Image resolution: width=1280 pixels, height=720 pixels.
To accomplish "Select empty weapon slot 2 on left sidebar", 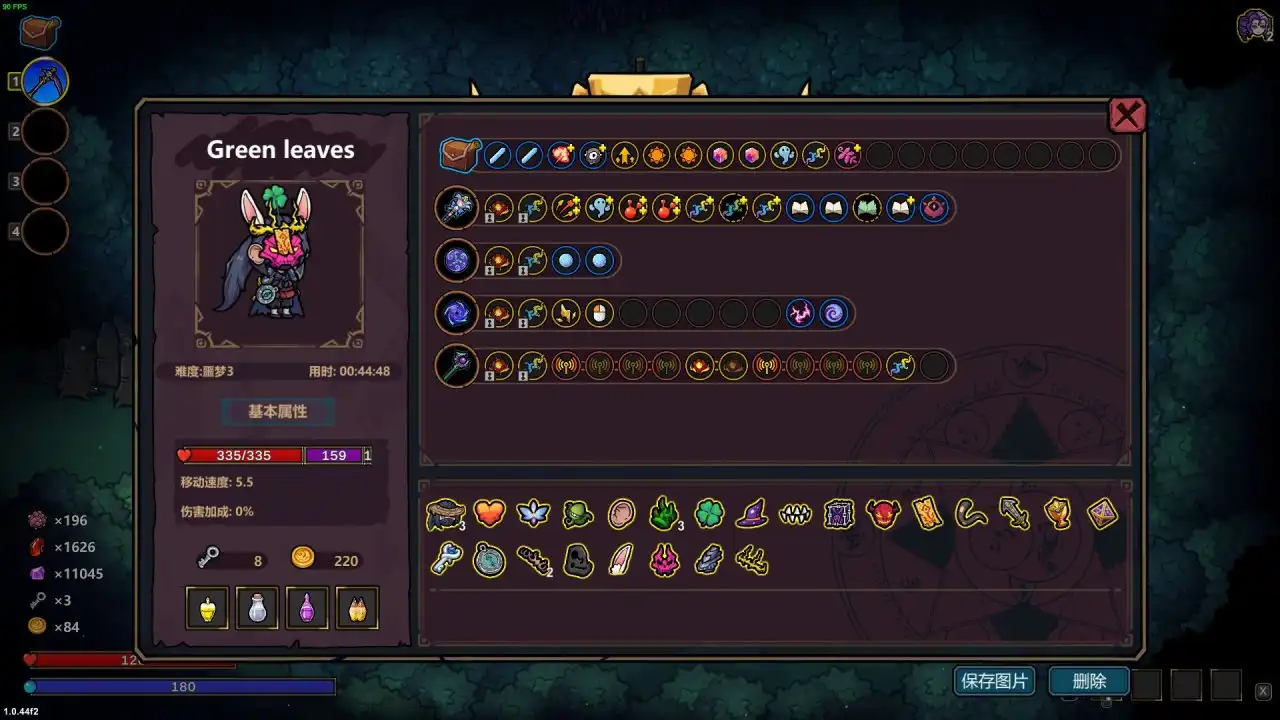I will 44,131.
